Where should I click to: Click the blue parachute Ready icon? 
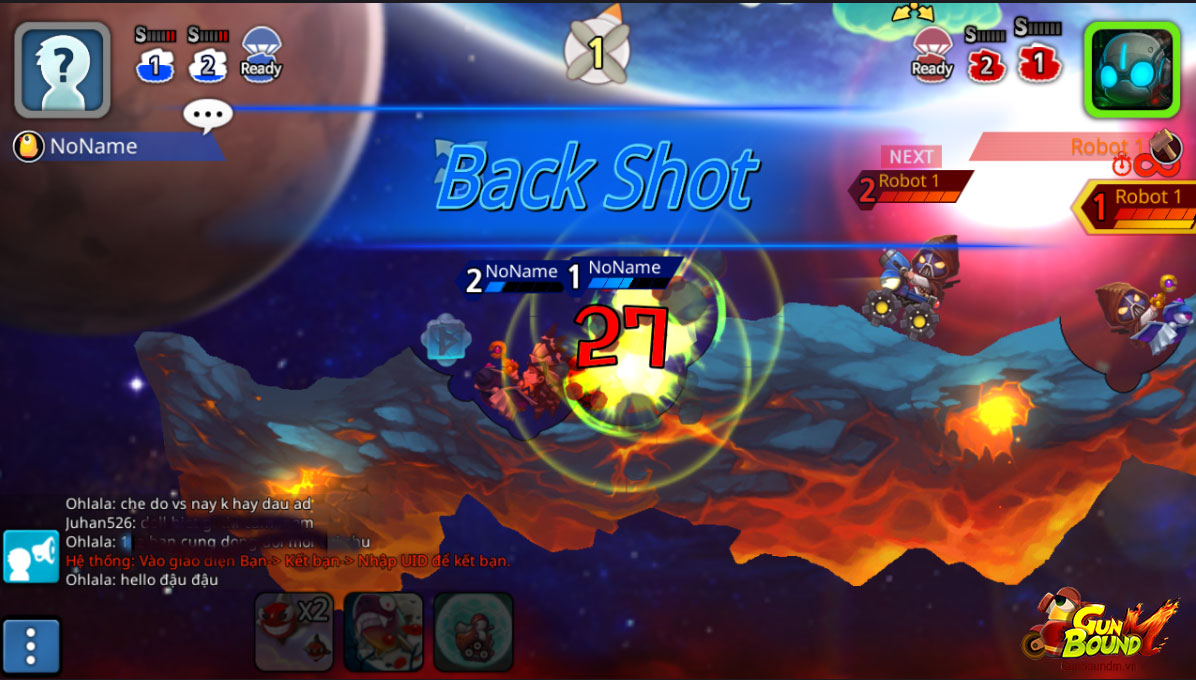(261, 54)
